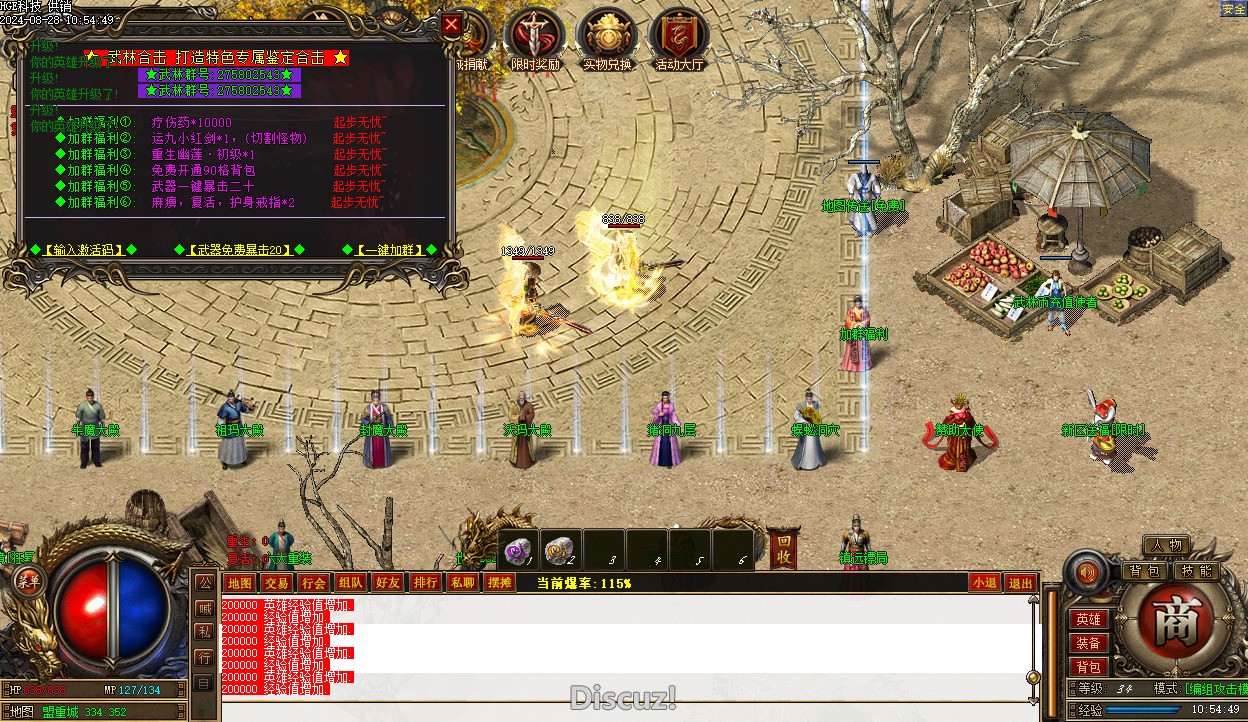Close the 加群福利 dialog window
The height and width of the screenshot is (722, 1248).
pyautogui.click(x=452, y=26)
